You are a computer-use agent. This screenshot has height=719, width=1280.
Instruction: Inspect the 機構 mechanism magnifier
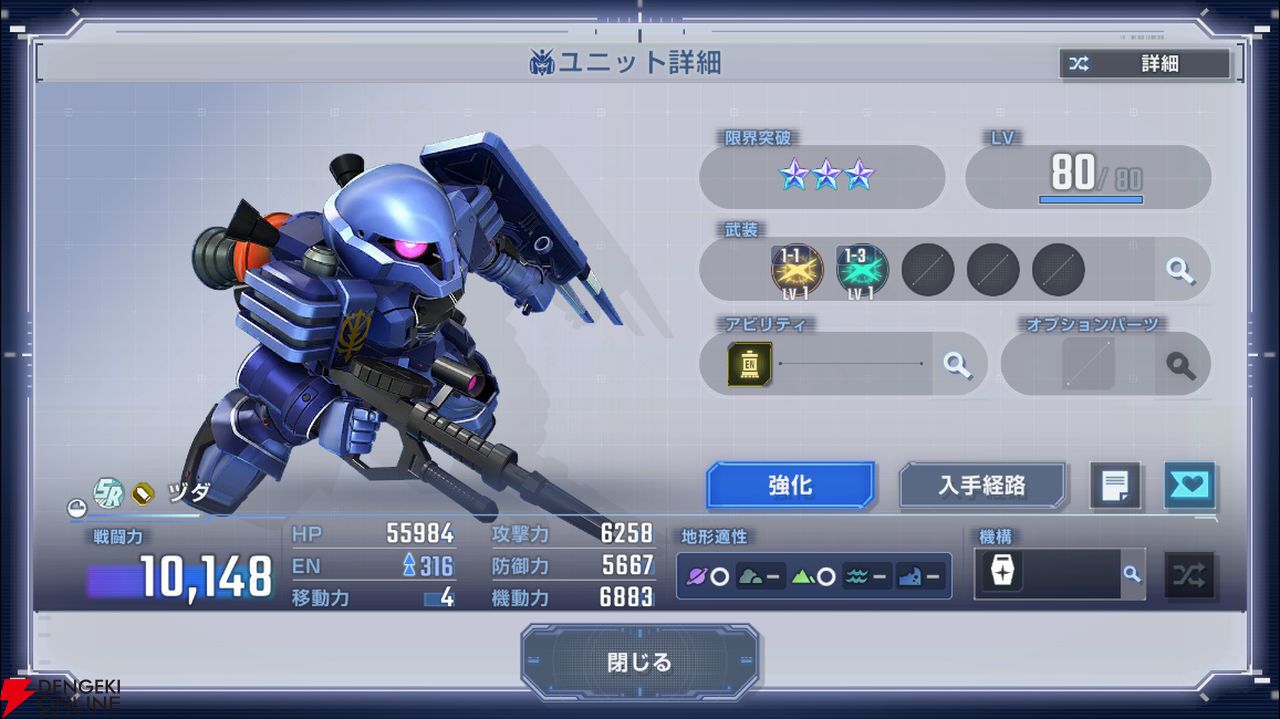1131,574
